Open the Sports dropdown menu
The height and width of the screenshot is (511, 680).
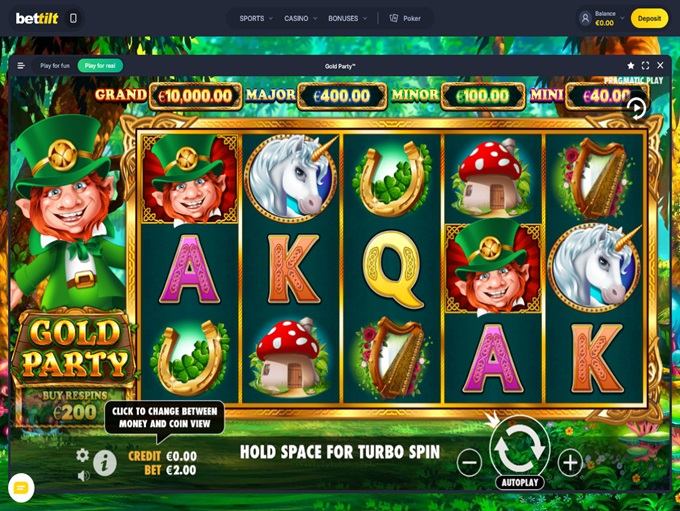tap(256, 18)
